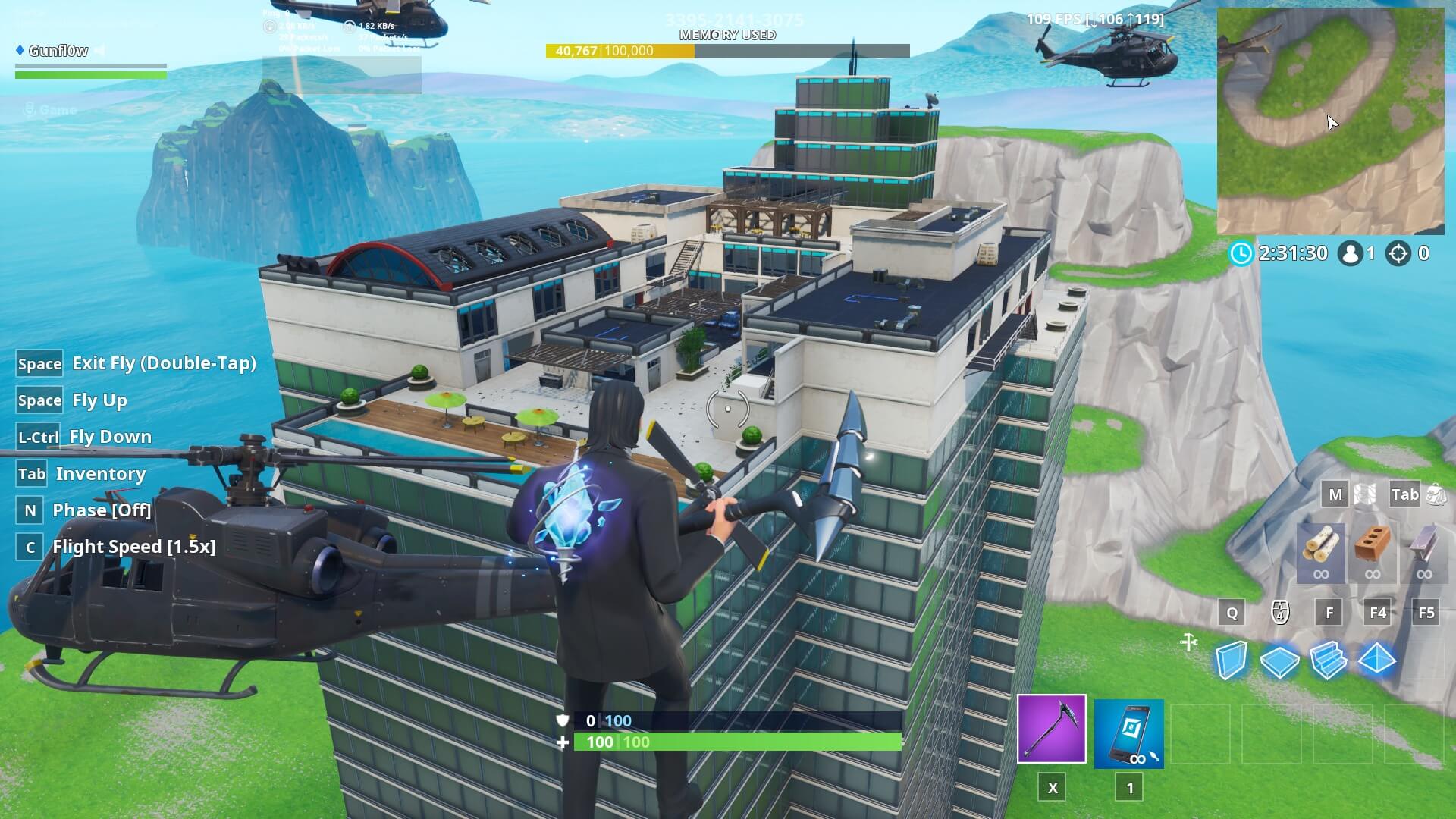Open the folded map icon
Image resolution: width=1456 pixels, height=819 pixels.
click(1365, 494)
